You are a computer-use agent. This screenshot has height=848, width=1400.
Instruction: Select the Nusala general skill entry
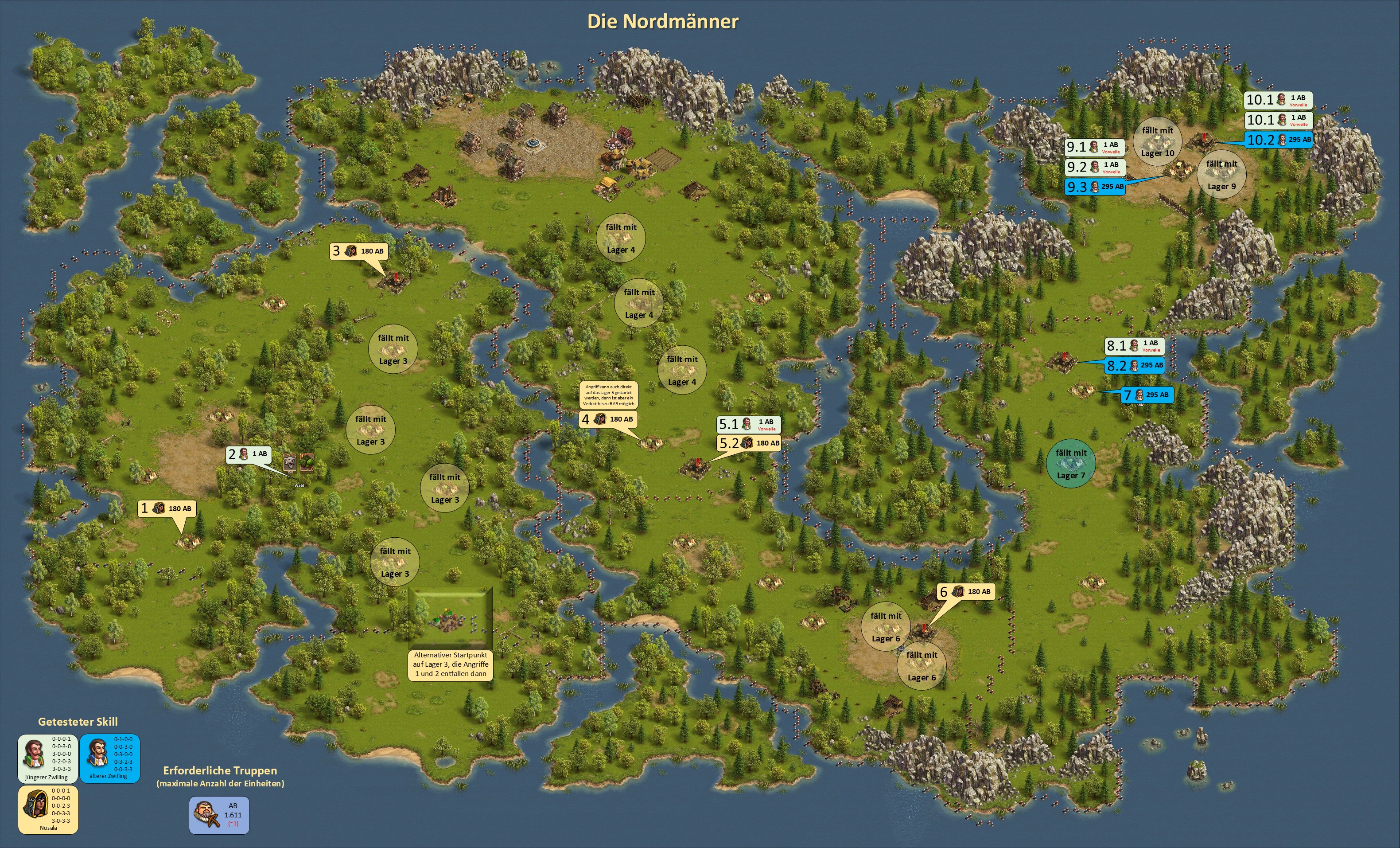pos(48,809)
